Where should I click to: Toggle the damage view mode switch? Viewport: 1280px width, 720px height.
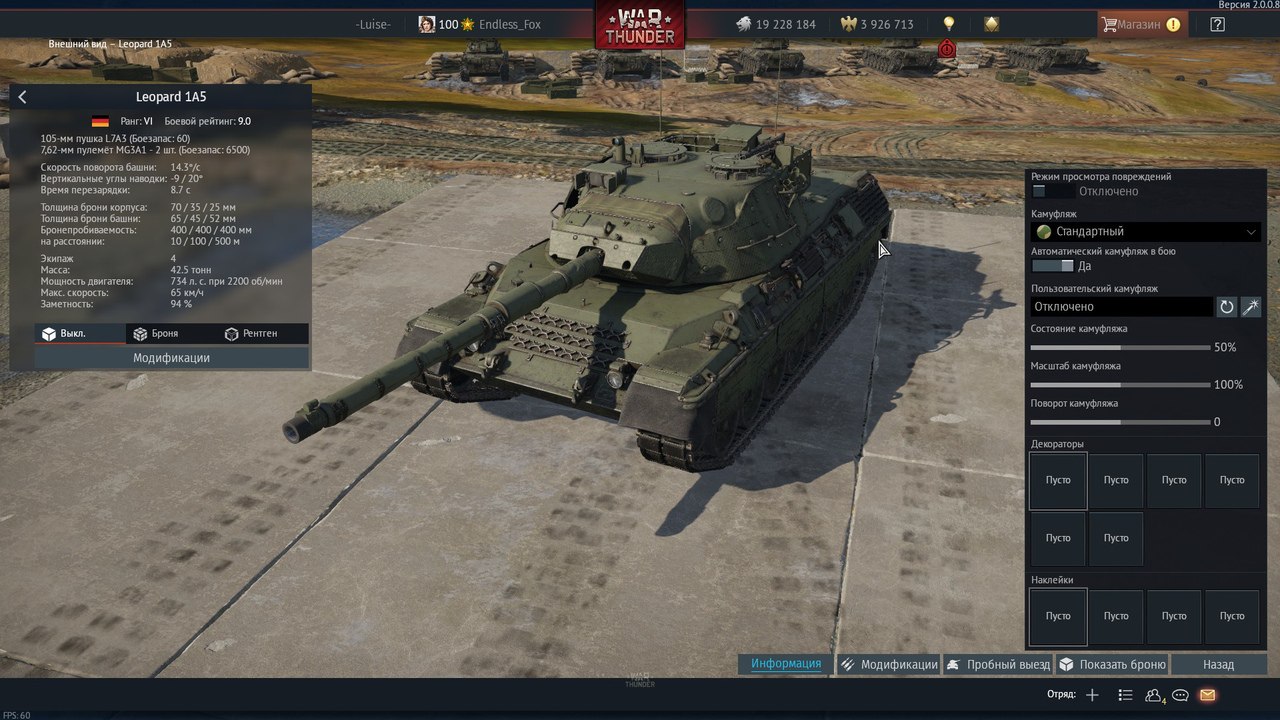[x=1052, y=191]
